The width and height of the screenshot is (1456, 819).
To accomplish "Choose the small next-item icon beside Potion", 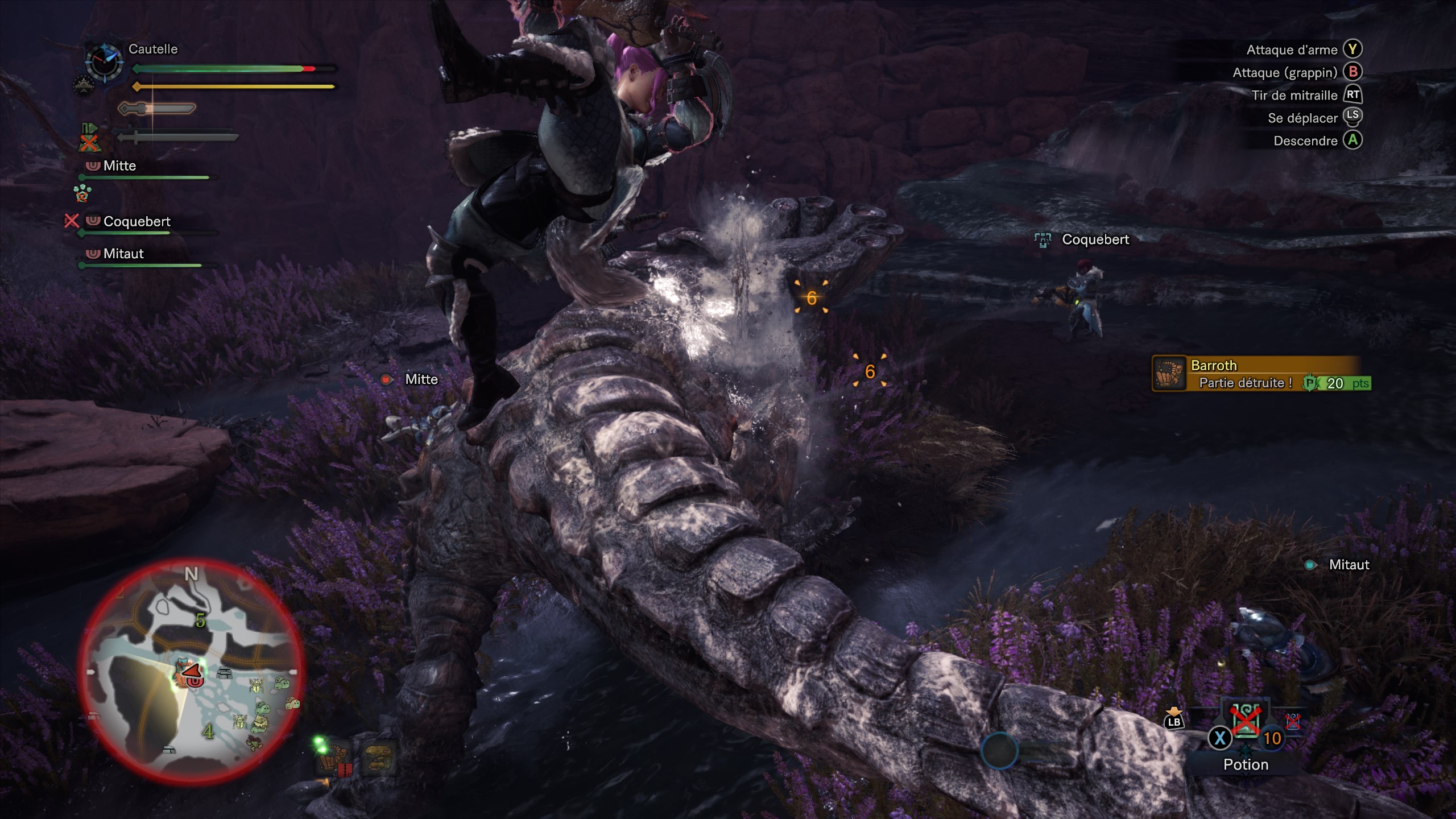I will tap(1293, 721).
